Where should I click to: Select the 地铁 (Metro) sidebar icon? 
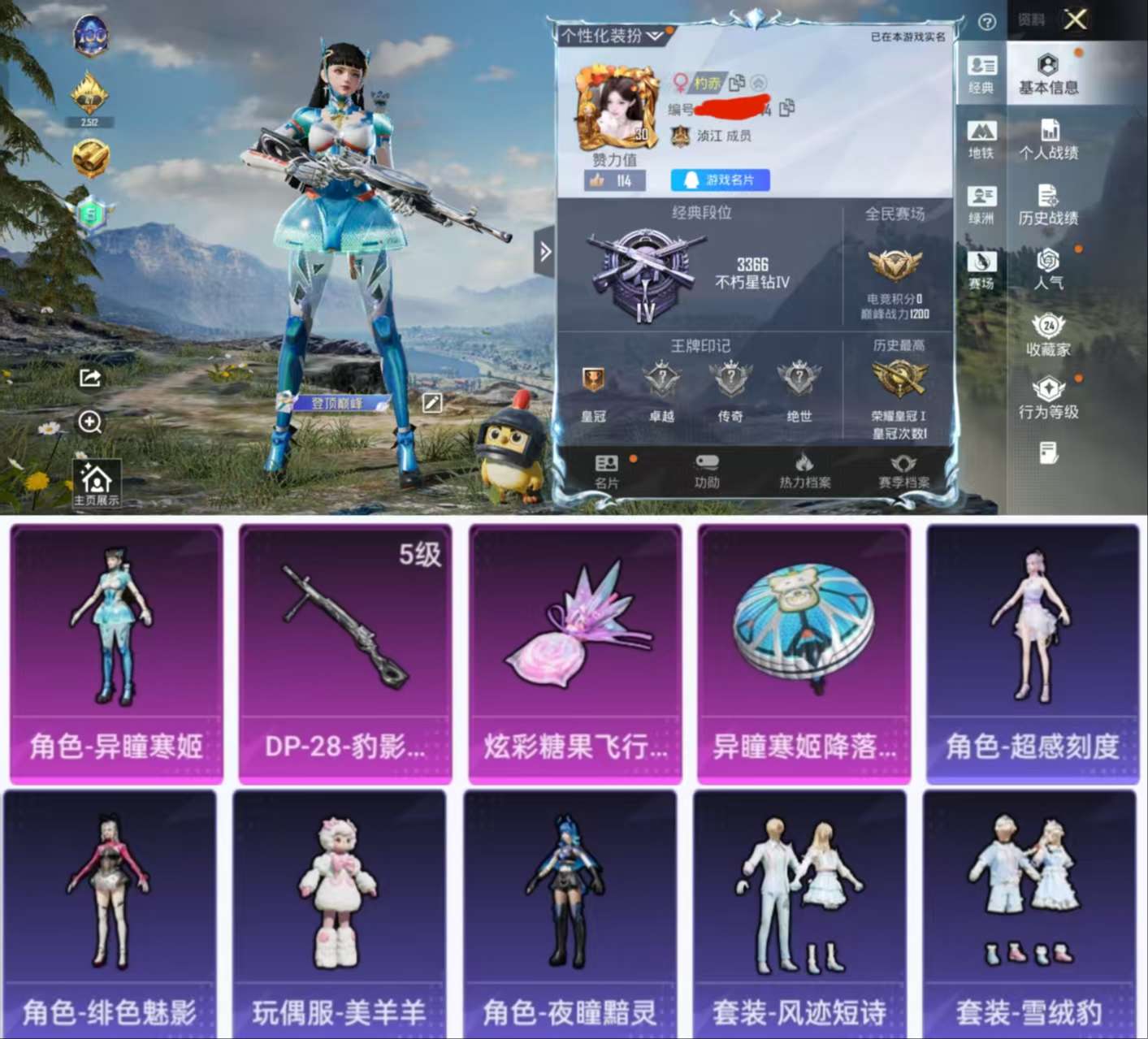pos(982,138)
